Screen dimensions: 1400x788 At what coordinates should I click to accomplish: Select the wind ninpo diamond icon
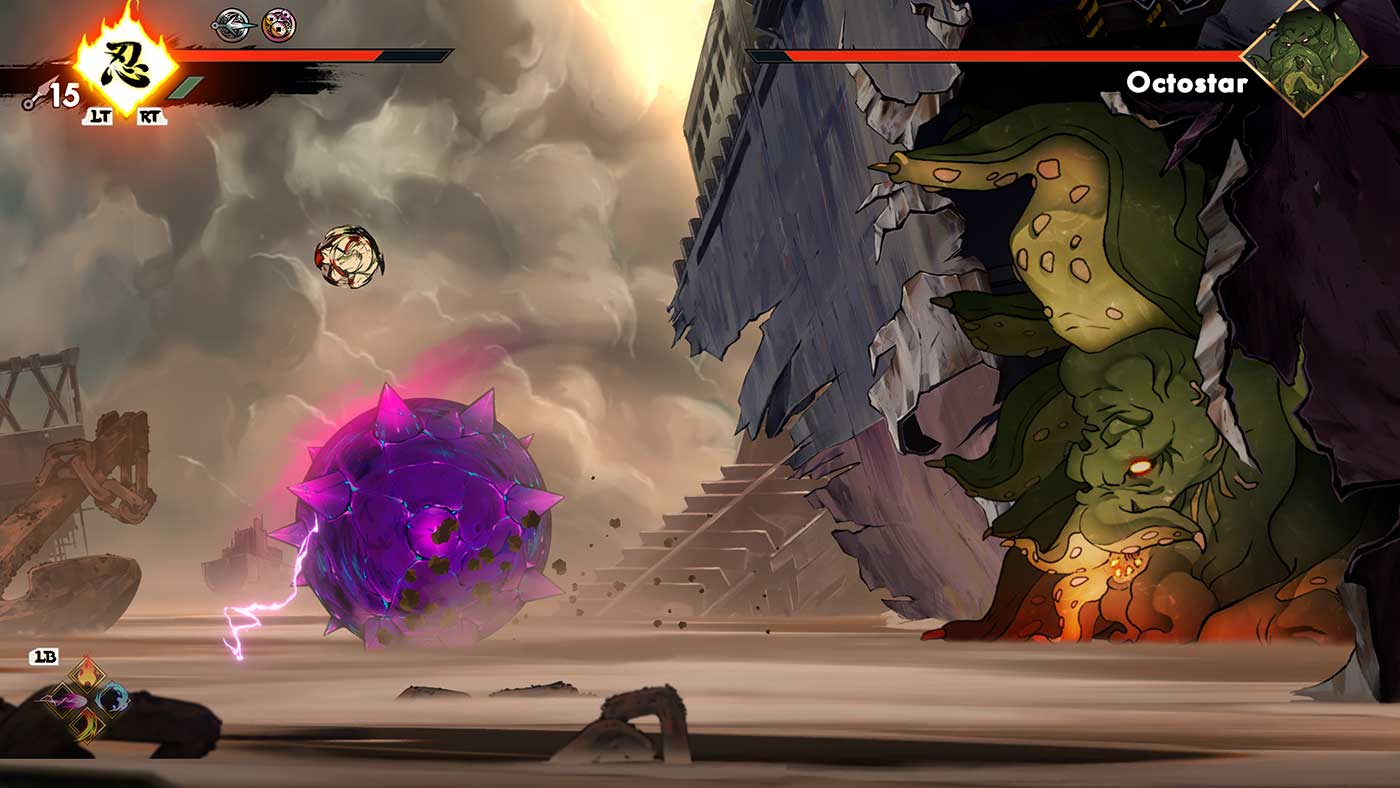pyautogui.click(x=88, y=724)
